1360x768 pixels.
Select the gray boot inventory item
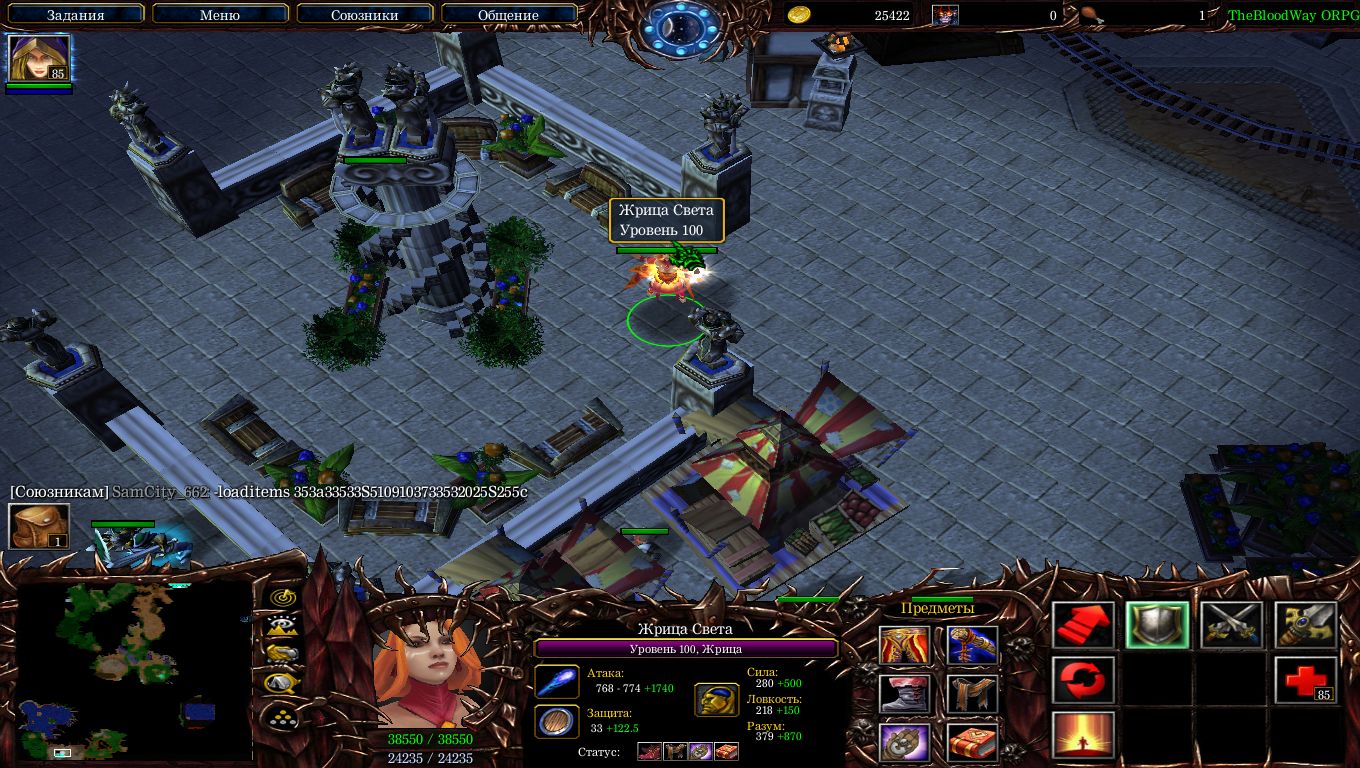tap(904, 694)
